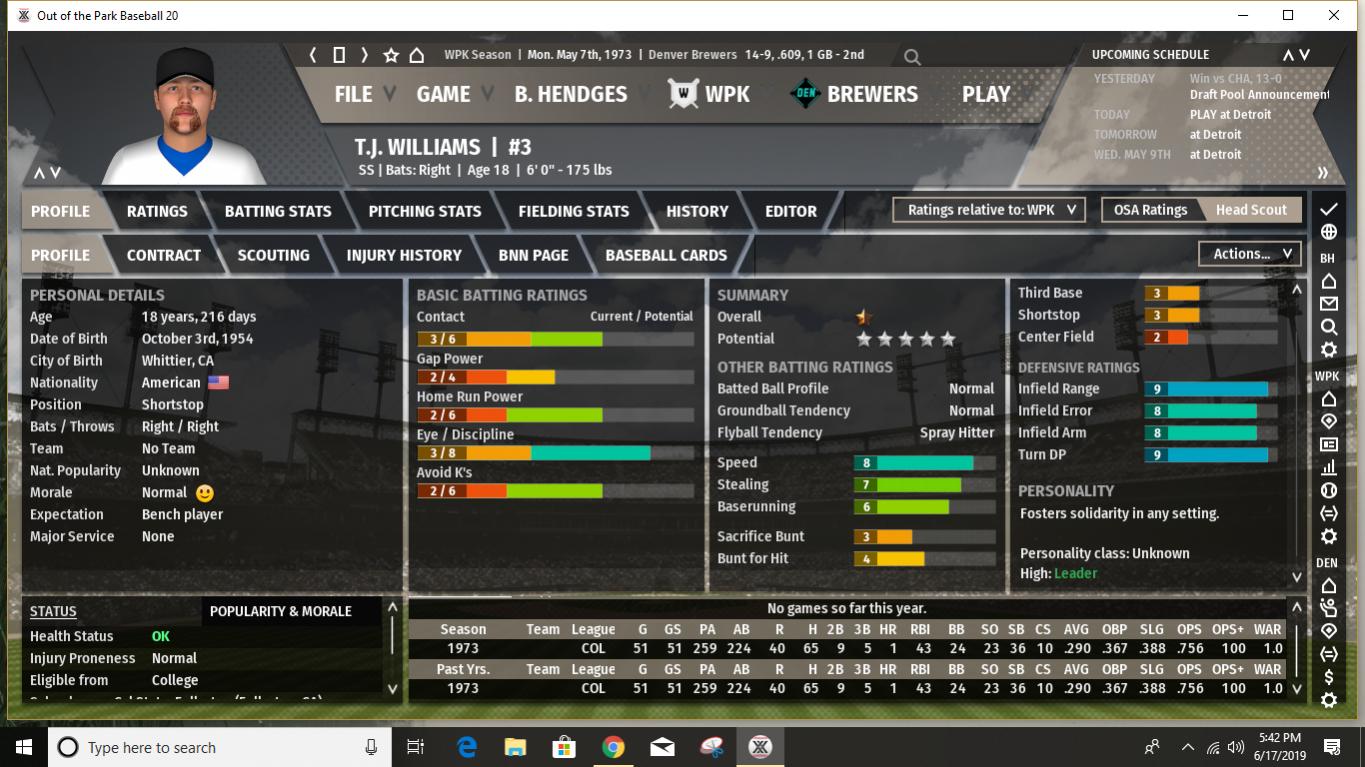1365x767 pixels.
Task: Open the B. HENDGES manager menu
Action: (570, 94)
